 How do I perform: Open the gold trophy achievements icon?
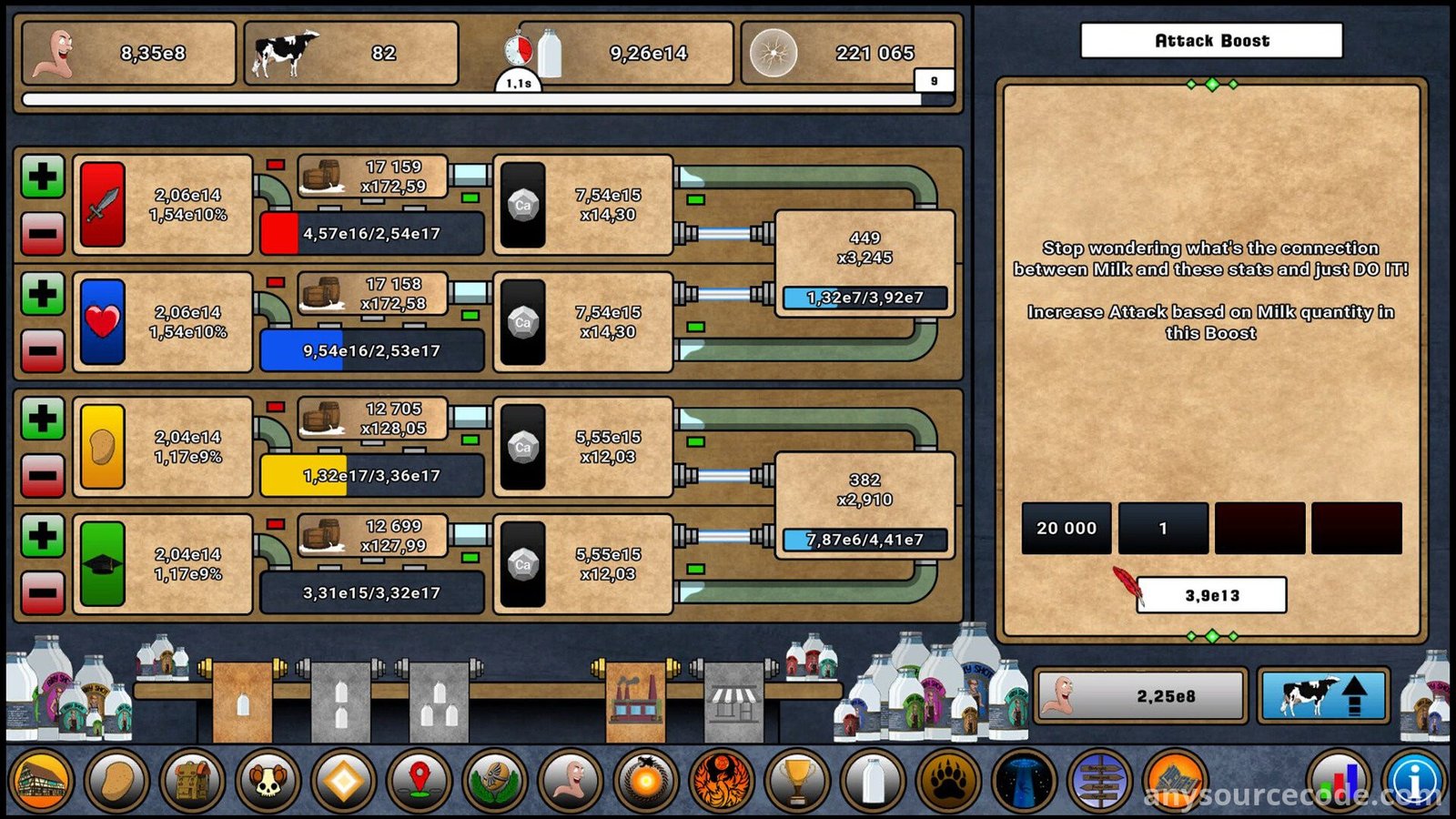pyautogui.click(x=797, y=781)
